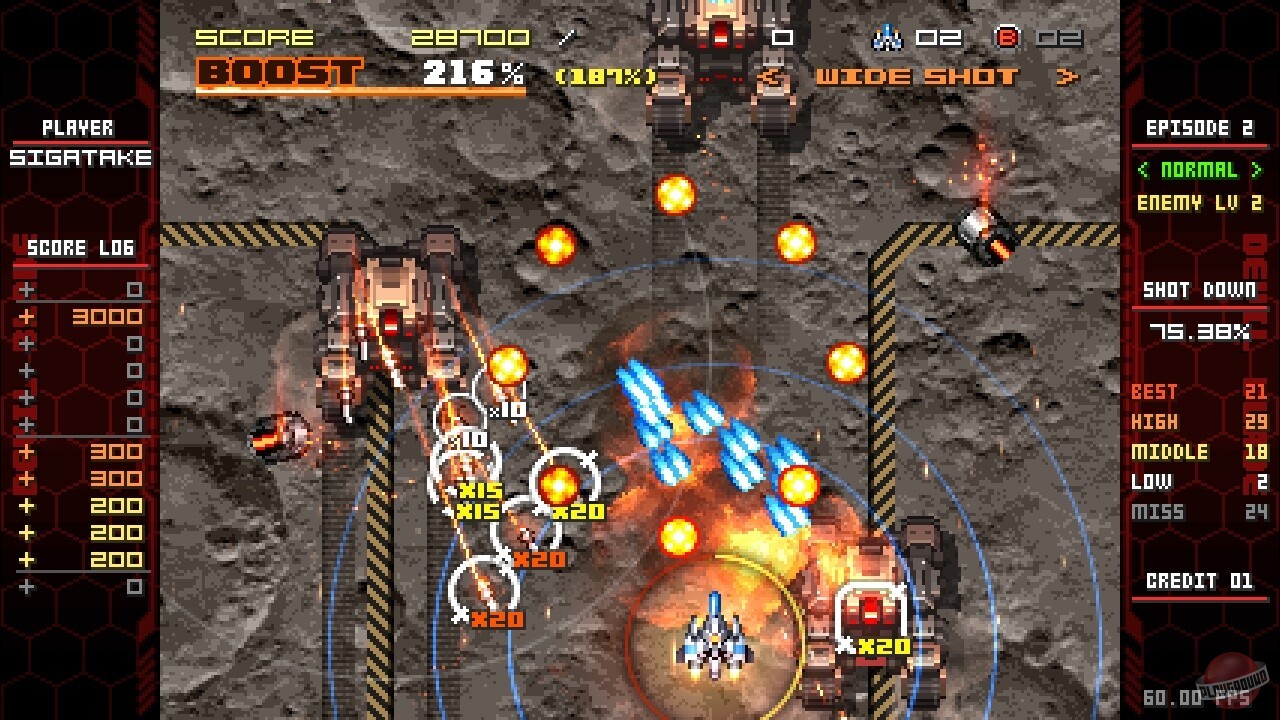Click the boss tank at top center

pos(718,50)
